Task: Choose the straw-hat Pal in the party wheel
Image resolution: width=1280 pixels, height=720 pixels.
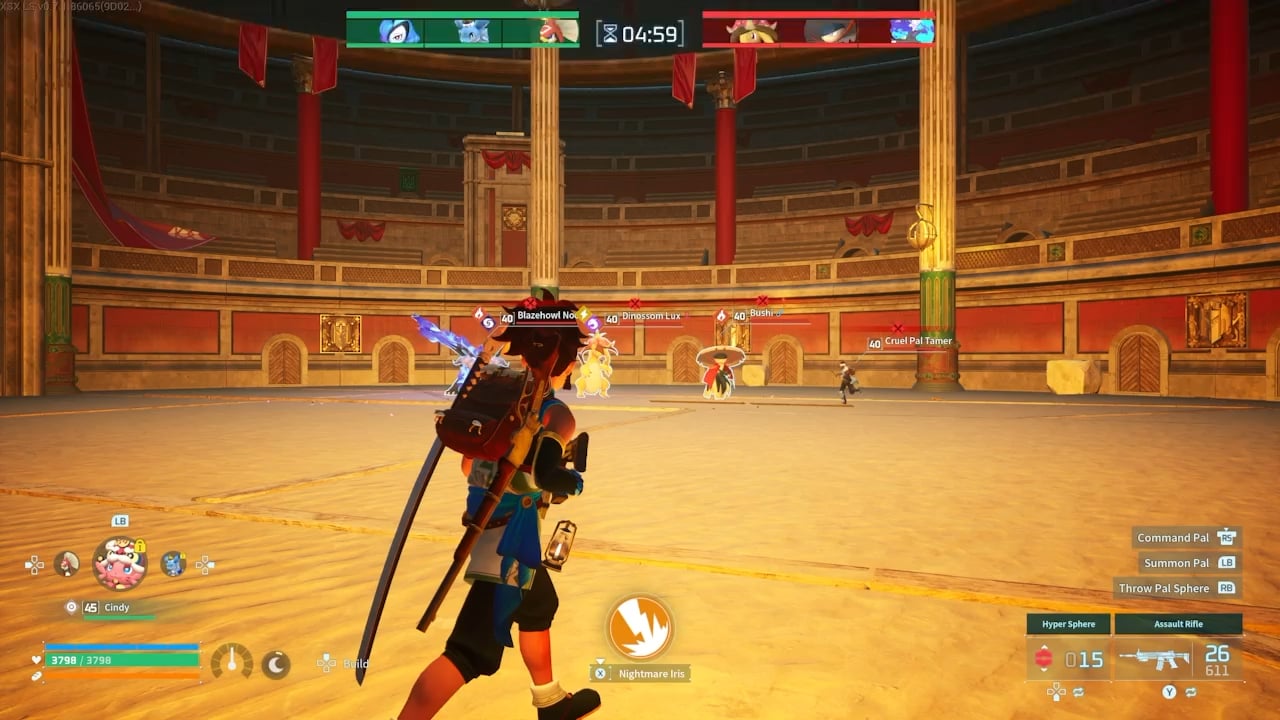Action: pyautogui.click(x=67, y=564)
